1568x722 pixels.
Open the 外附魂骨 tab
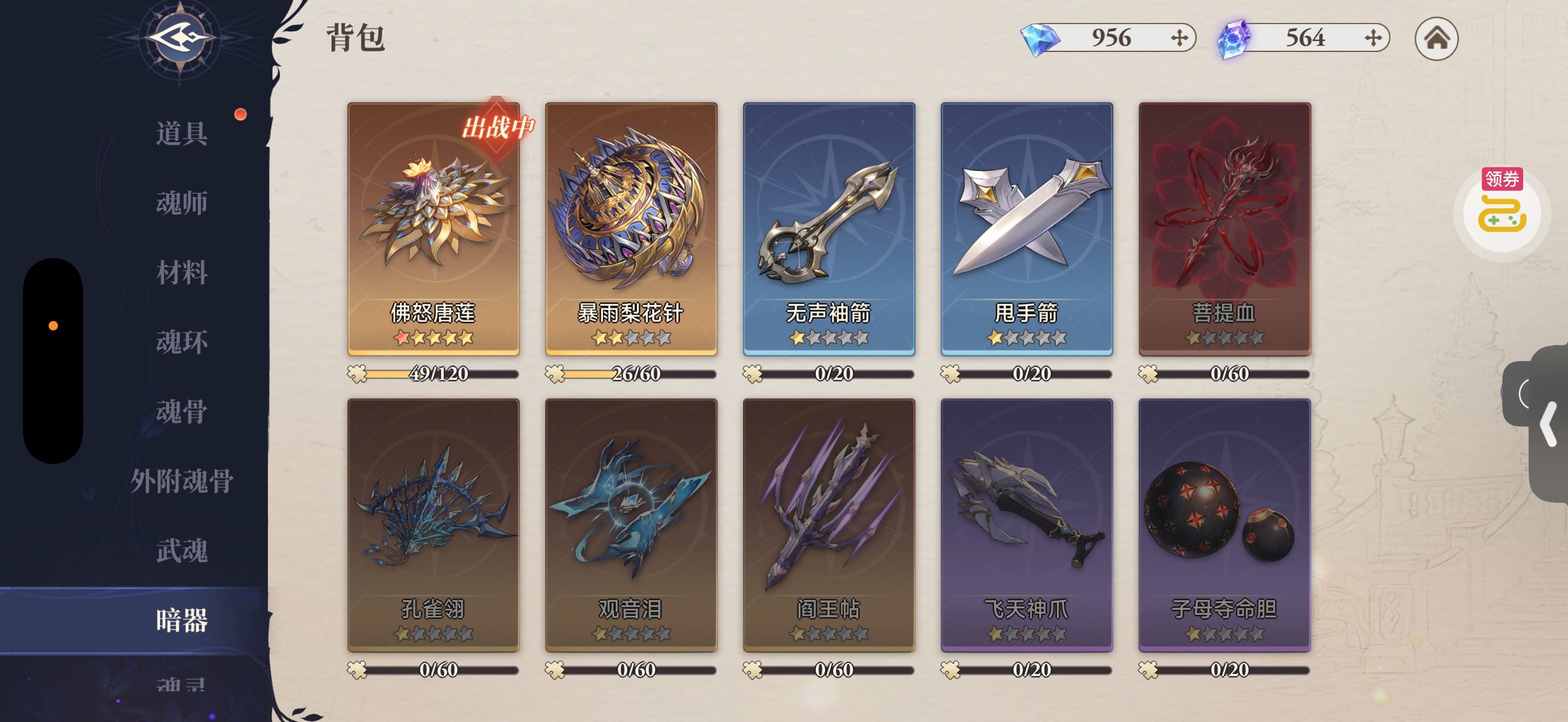[x=182, y=481]
